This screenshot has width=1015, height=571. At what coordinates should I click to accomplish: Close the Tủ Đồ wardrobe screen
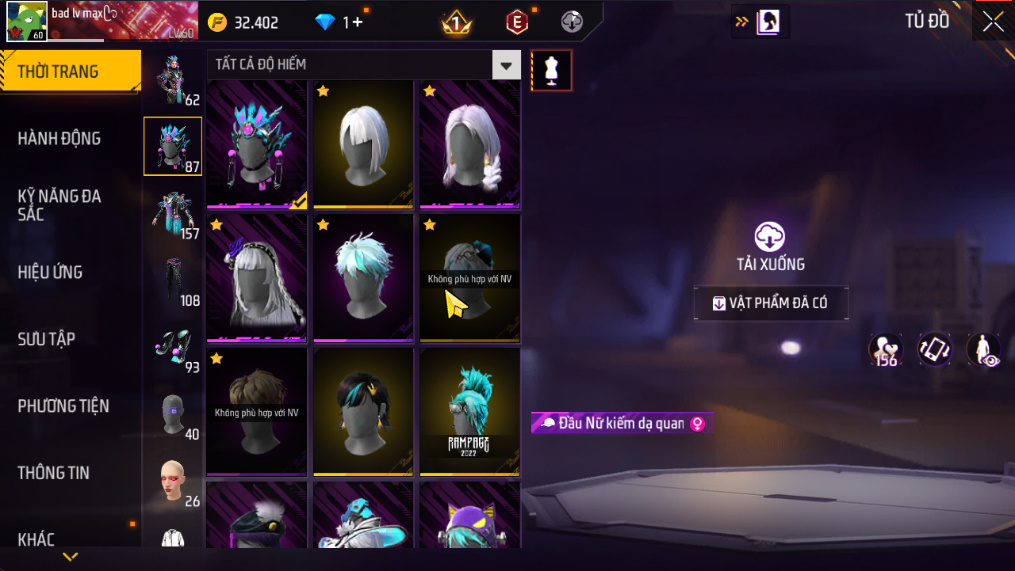[x=992, y=22]
